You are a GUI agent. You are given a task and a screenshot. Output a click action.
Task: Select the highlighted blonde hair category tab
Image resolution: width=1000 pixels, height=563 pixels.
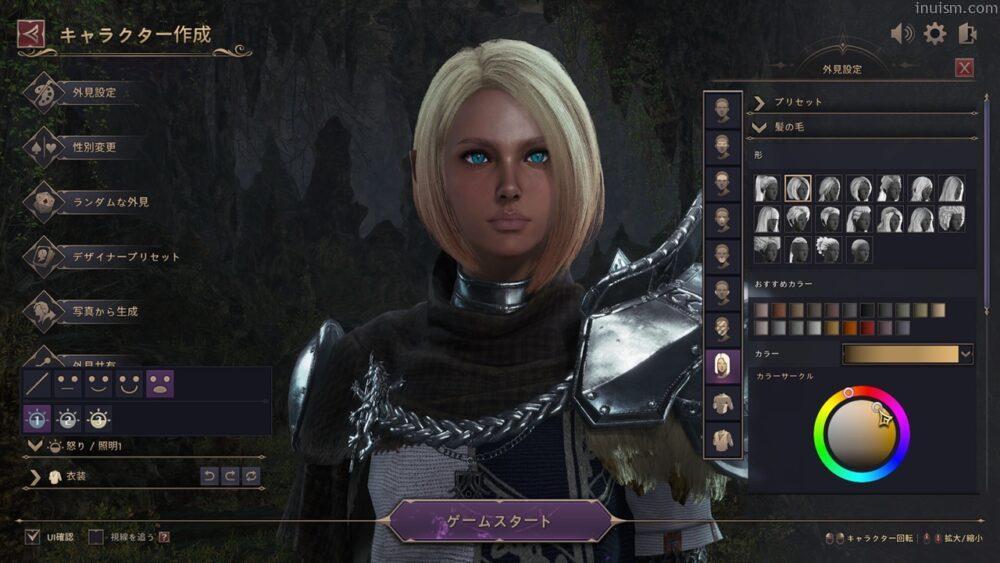tap(722, 367)
